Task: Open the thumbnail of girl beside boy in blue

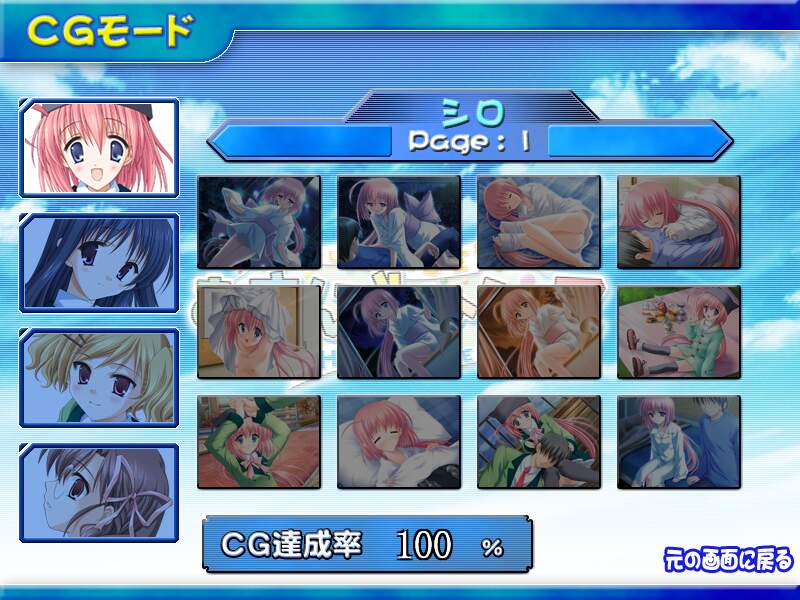Action: 678,442
